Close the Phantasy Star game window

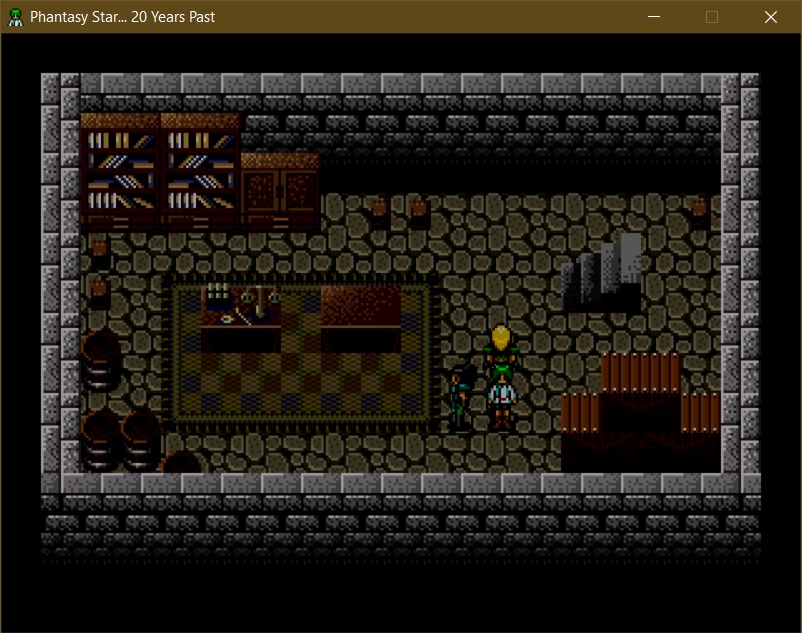tap(770, 17)
